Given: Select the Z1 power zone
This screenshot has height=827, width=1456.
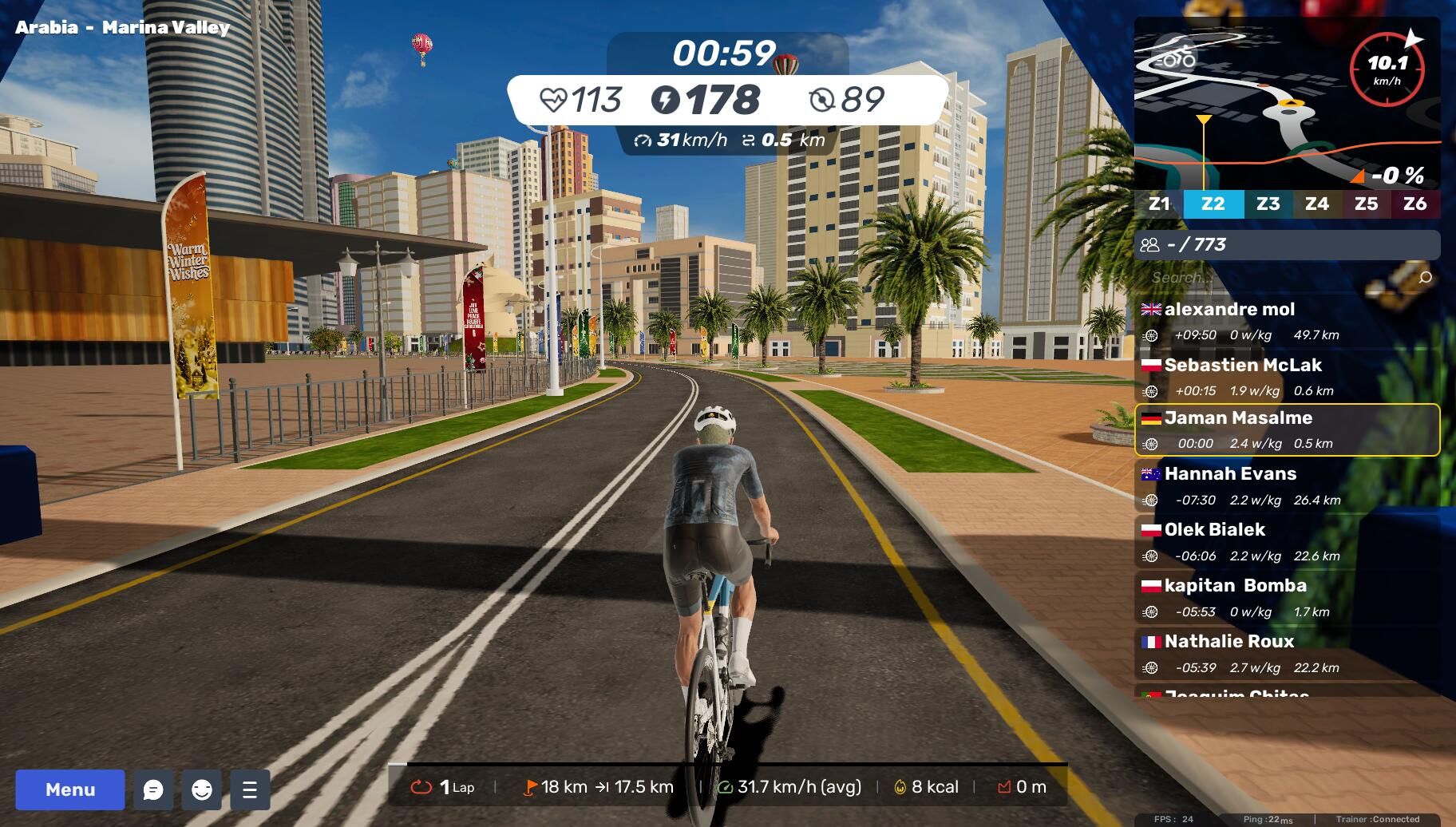Looking at the screenshot, I should pyautogui.click(x=1159, y=204).
